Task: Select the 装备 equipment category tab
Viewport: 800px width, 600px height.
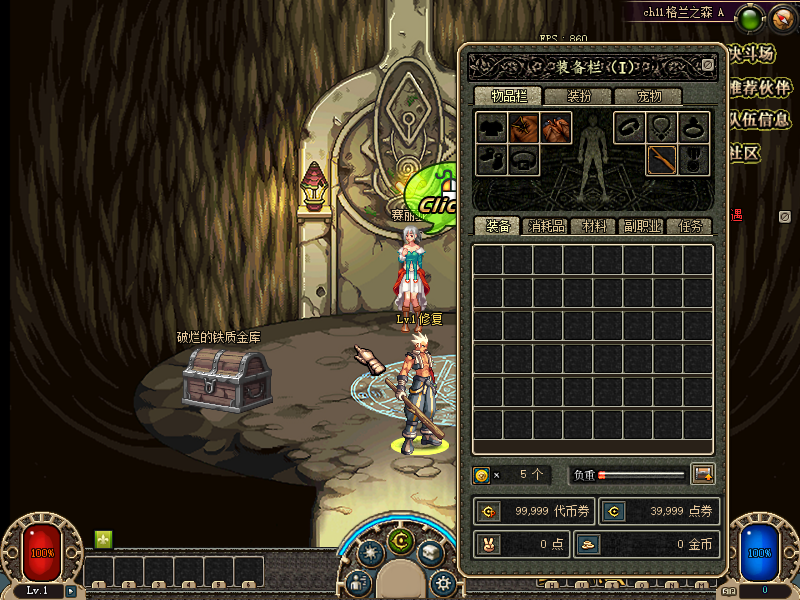Action: (x=497, y=226)
